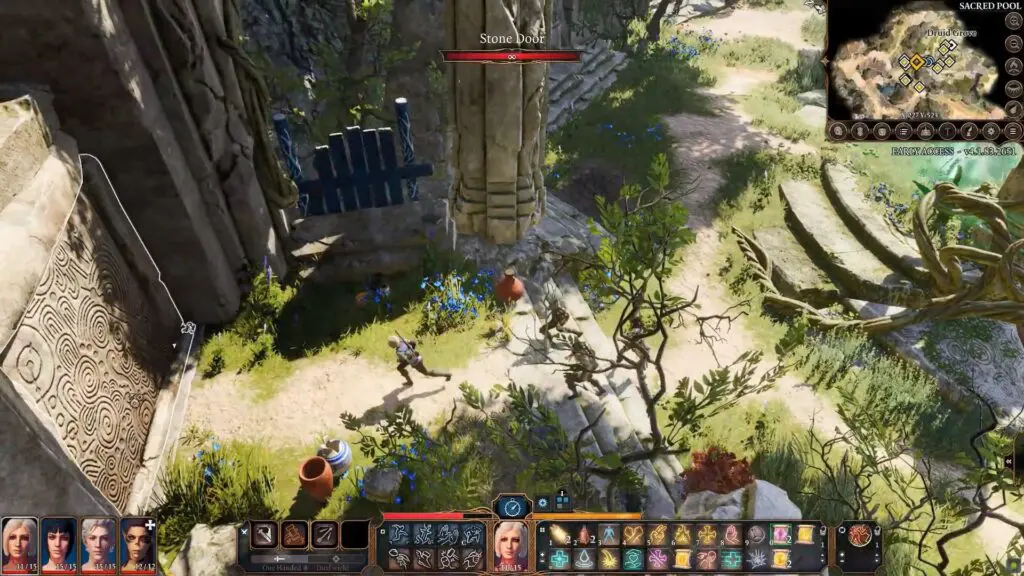
Task: Toggle the small gear icon above hotbar
Action: [x=543, y=503]
